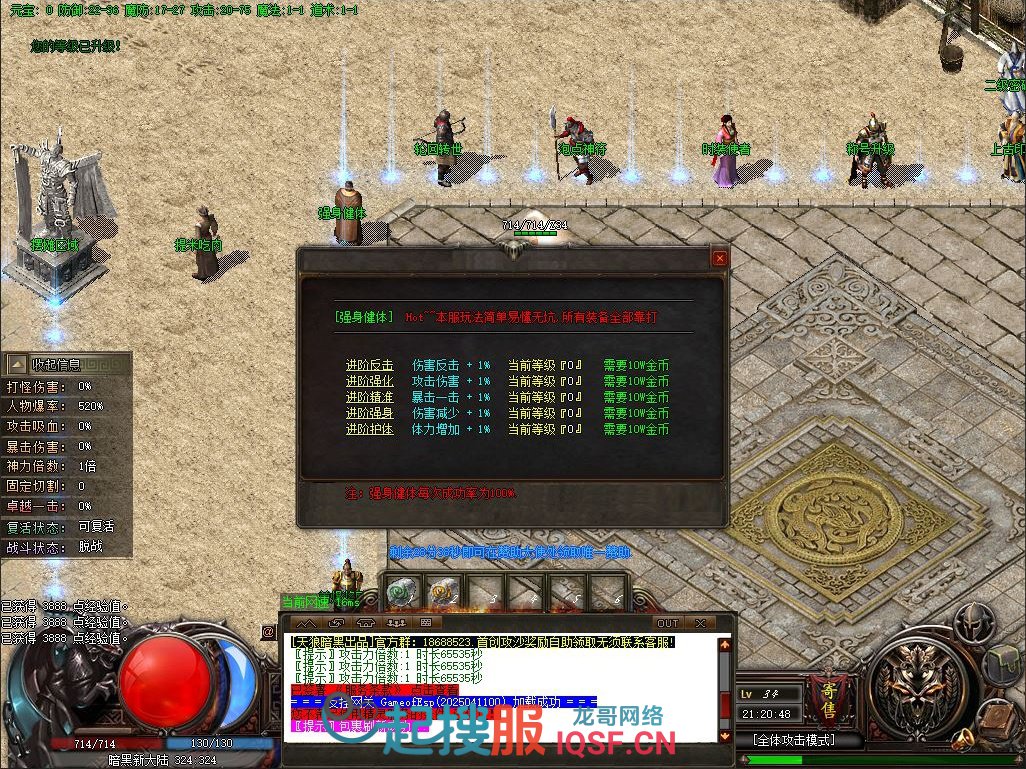1026x769 pixels.
Task: Select the 进阶强化 upgrade option
Action: click(369, 381)
